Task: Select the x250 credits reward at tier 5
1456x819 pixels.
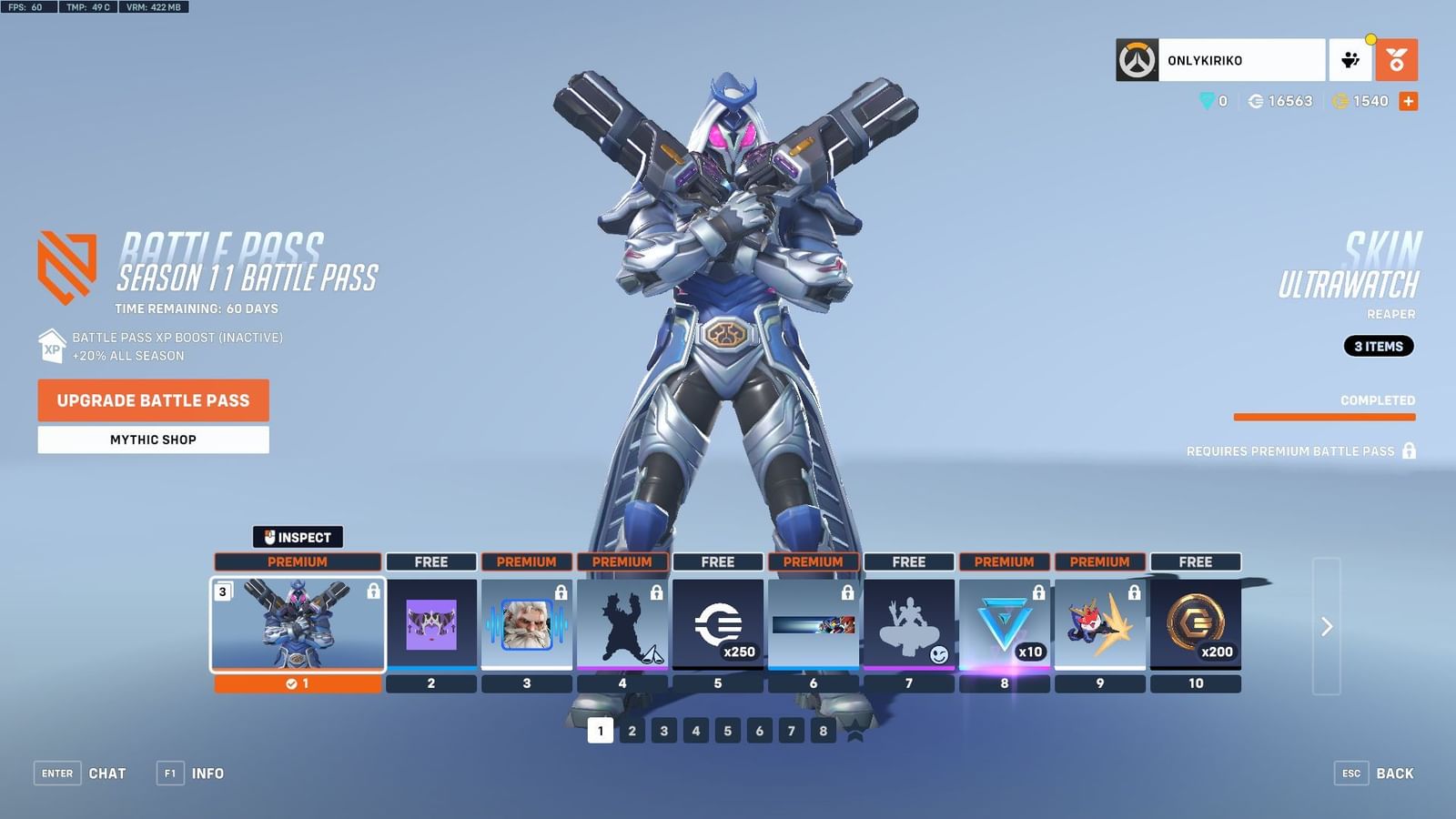Action: point(718,623)
